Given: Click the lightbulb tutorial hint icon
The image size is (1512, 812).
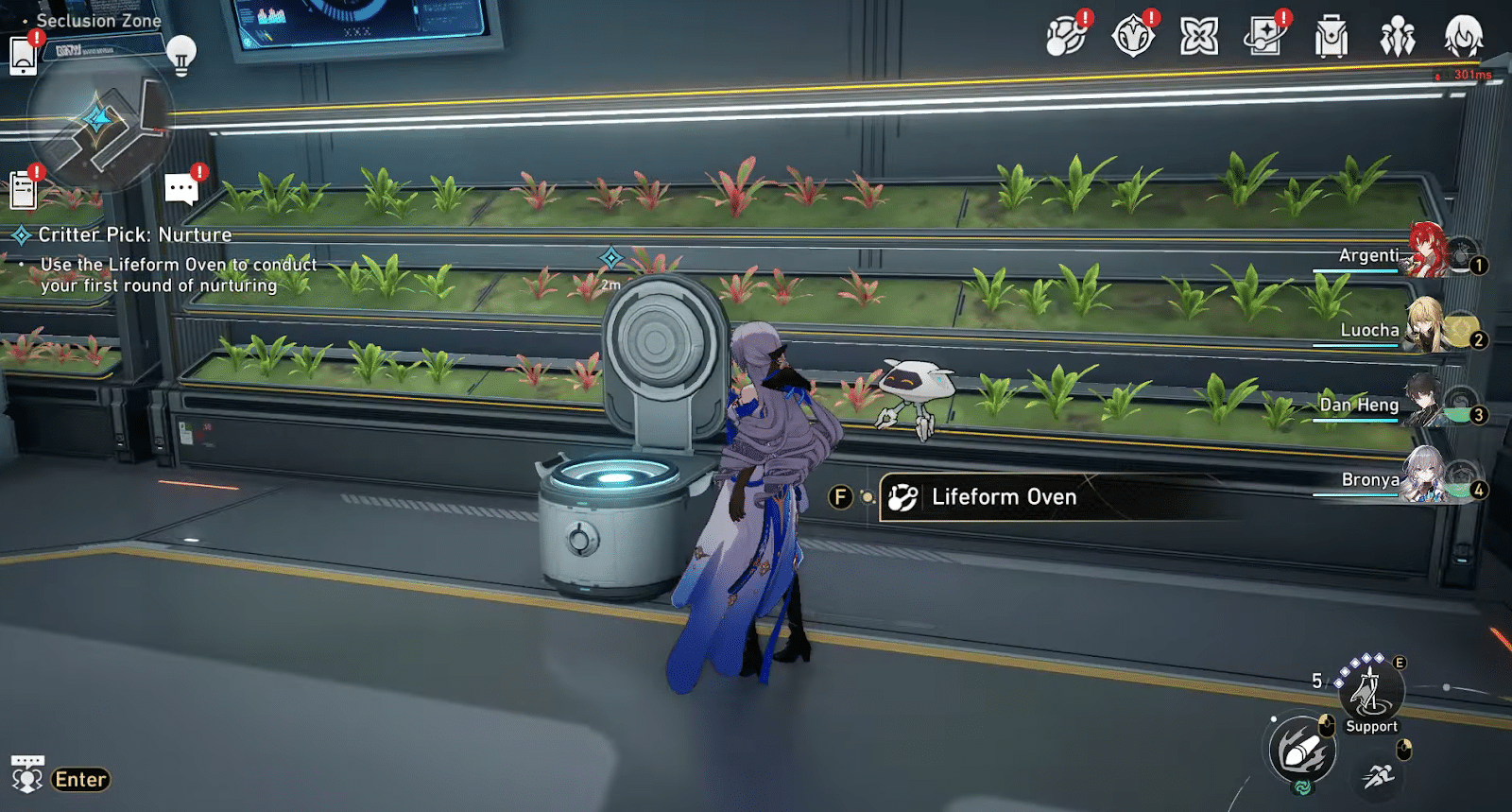Looking at the screenshot, I should [x=180, y=55].
